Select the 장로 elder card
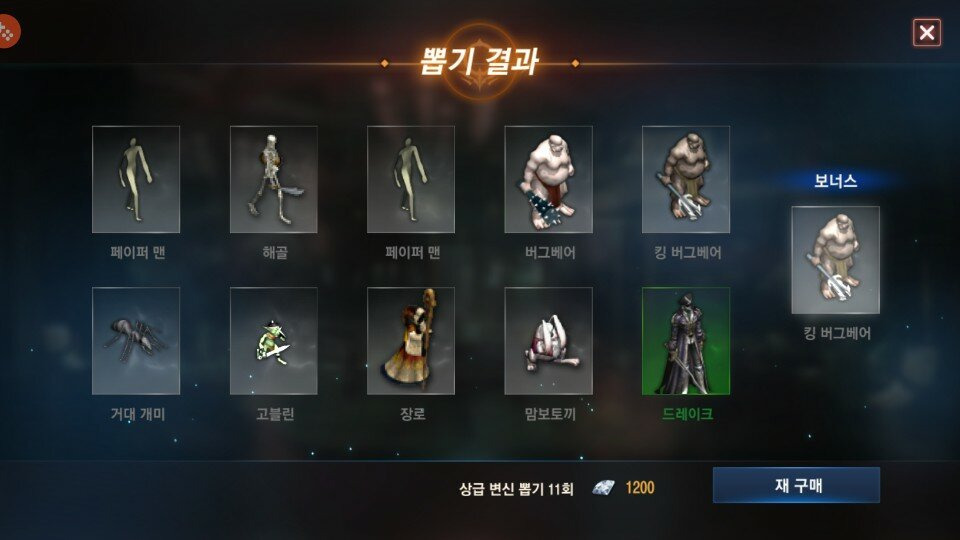 (411, 341)
